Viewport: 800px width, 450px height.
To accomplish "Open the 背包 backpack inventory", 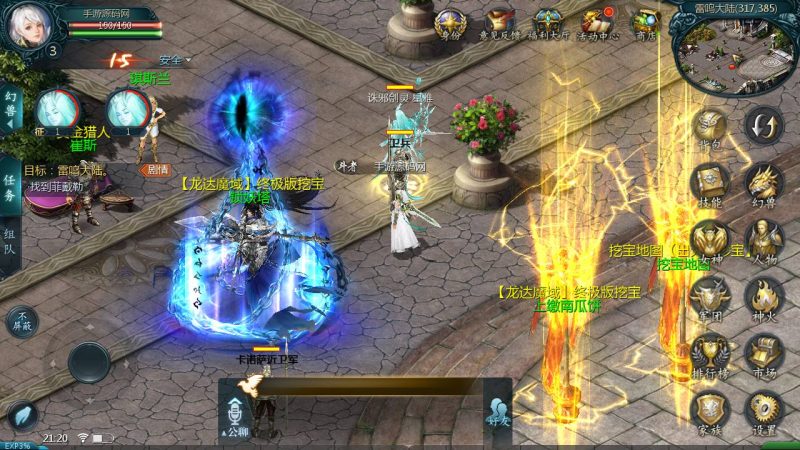I will point(710,127).
